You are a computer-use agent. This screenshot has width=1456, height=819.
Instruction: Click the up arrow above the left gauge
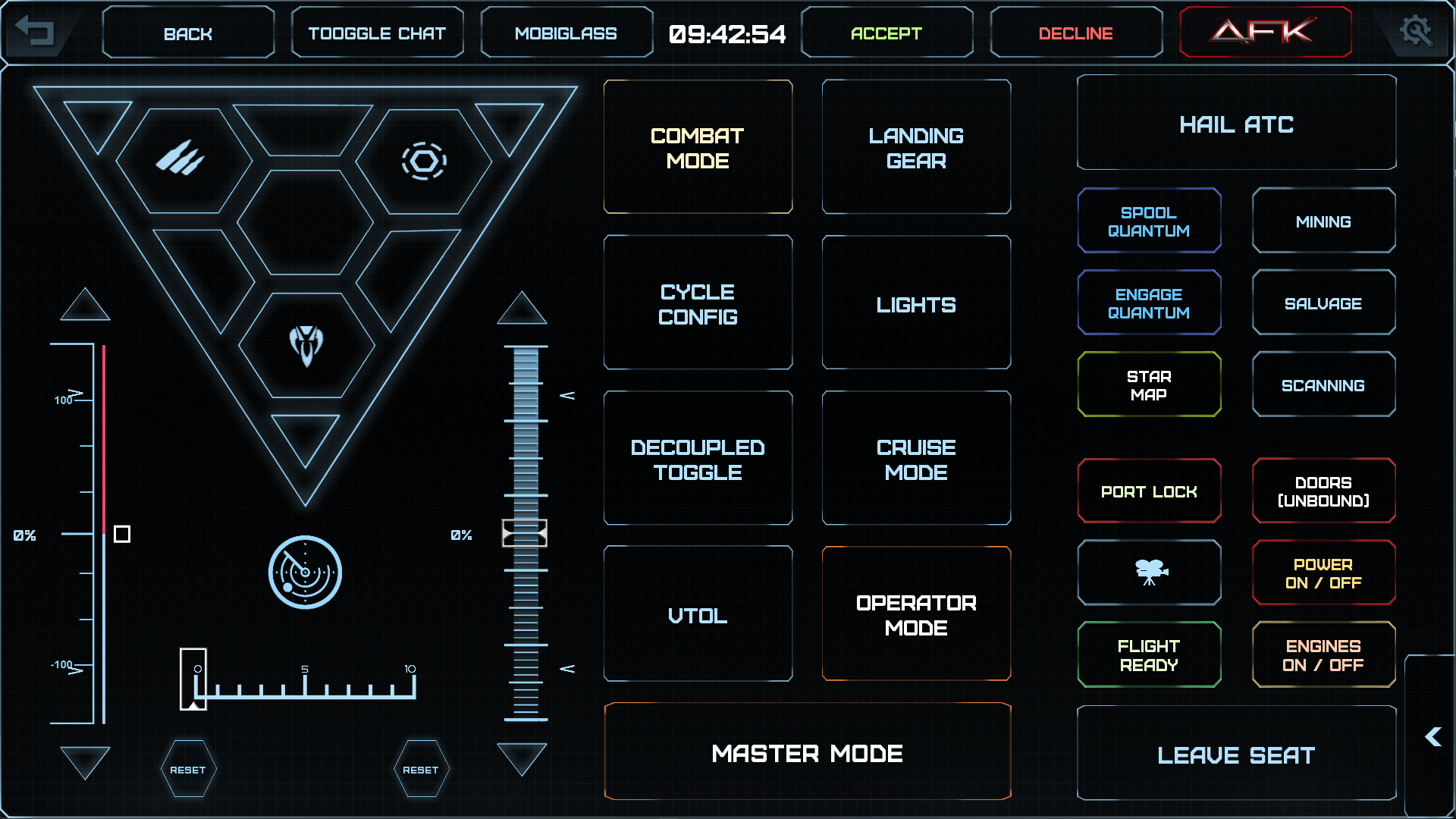[x=85, y=305]
